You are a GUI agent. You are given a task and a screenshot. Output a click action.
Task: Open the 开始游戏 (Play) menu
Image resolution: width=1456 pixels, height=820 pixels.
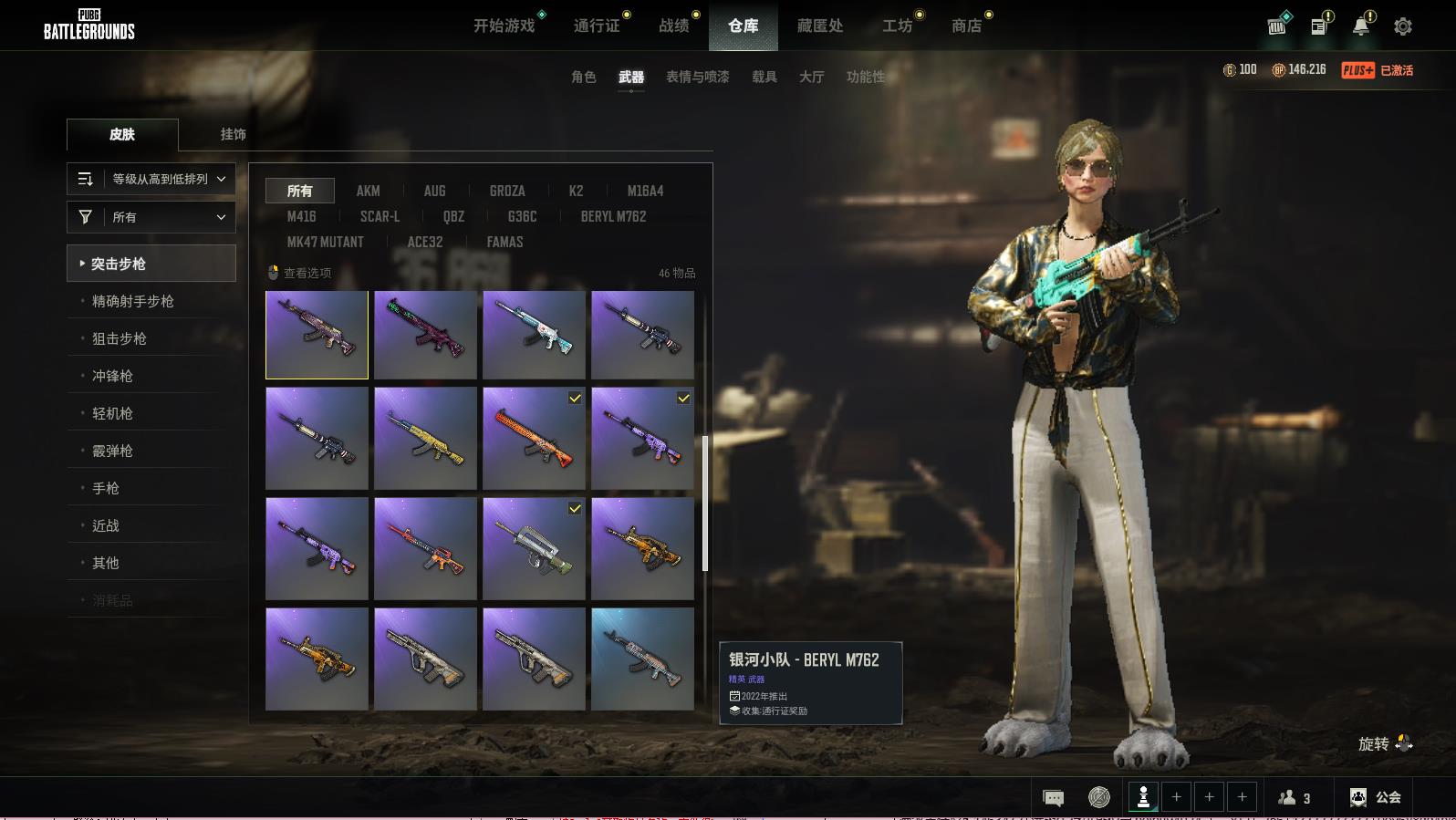pyautogui.click(x=504, y=26)
